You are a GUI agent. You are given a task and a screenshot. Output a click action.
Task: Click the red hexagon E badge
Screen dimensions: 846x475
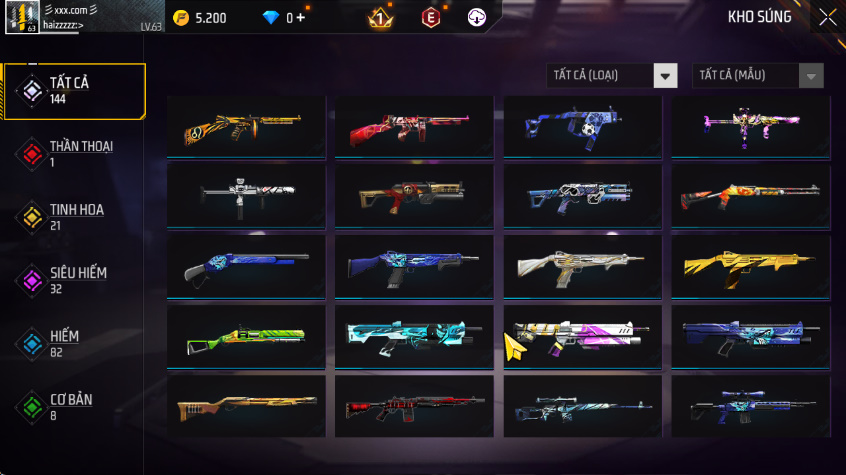pyautogui.click(x=430, y=18)
